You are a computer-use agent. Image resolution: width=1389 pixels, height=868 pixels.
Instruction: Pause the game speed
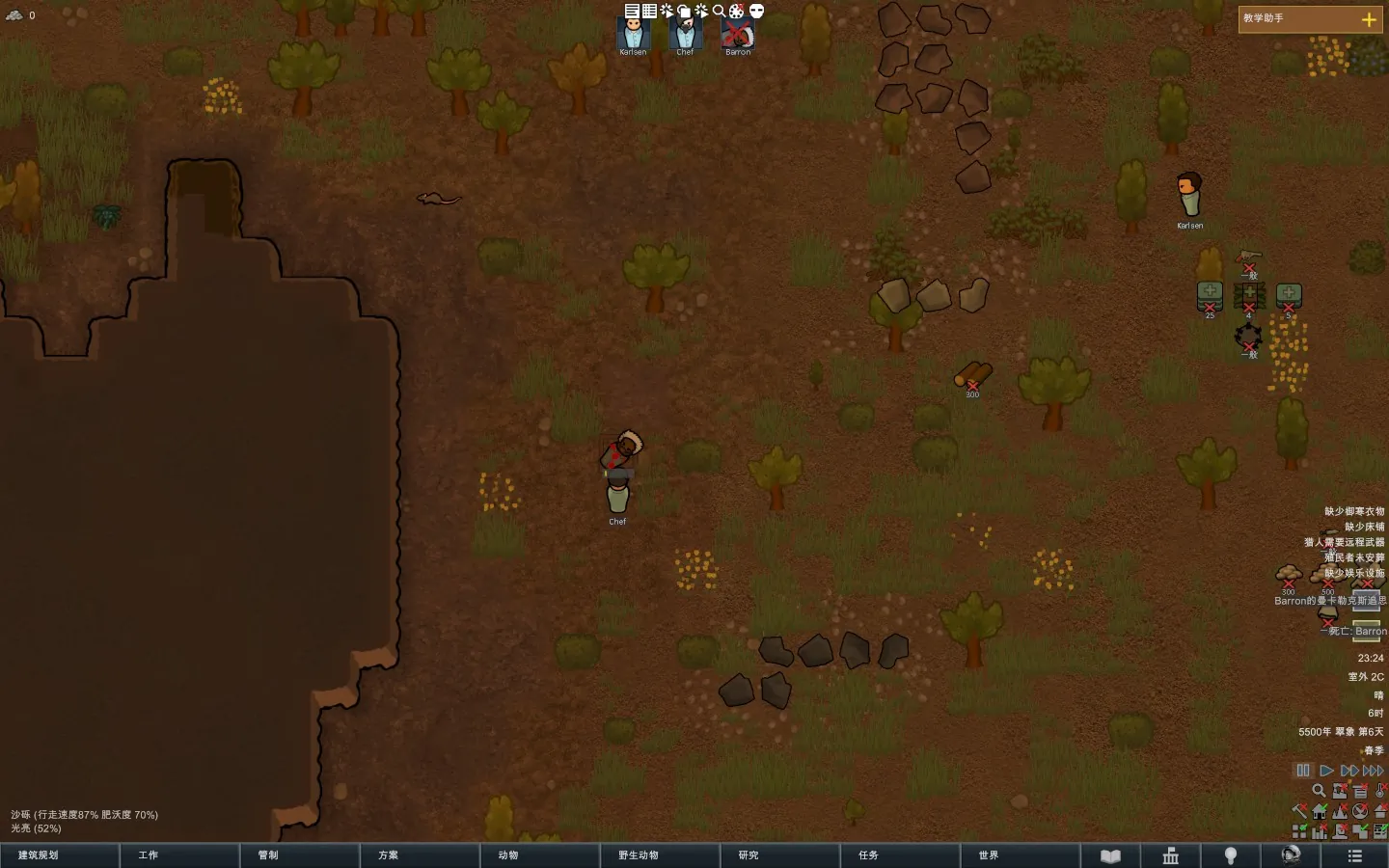tap(1303, 771)
